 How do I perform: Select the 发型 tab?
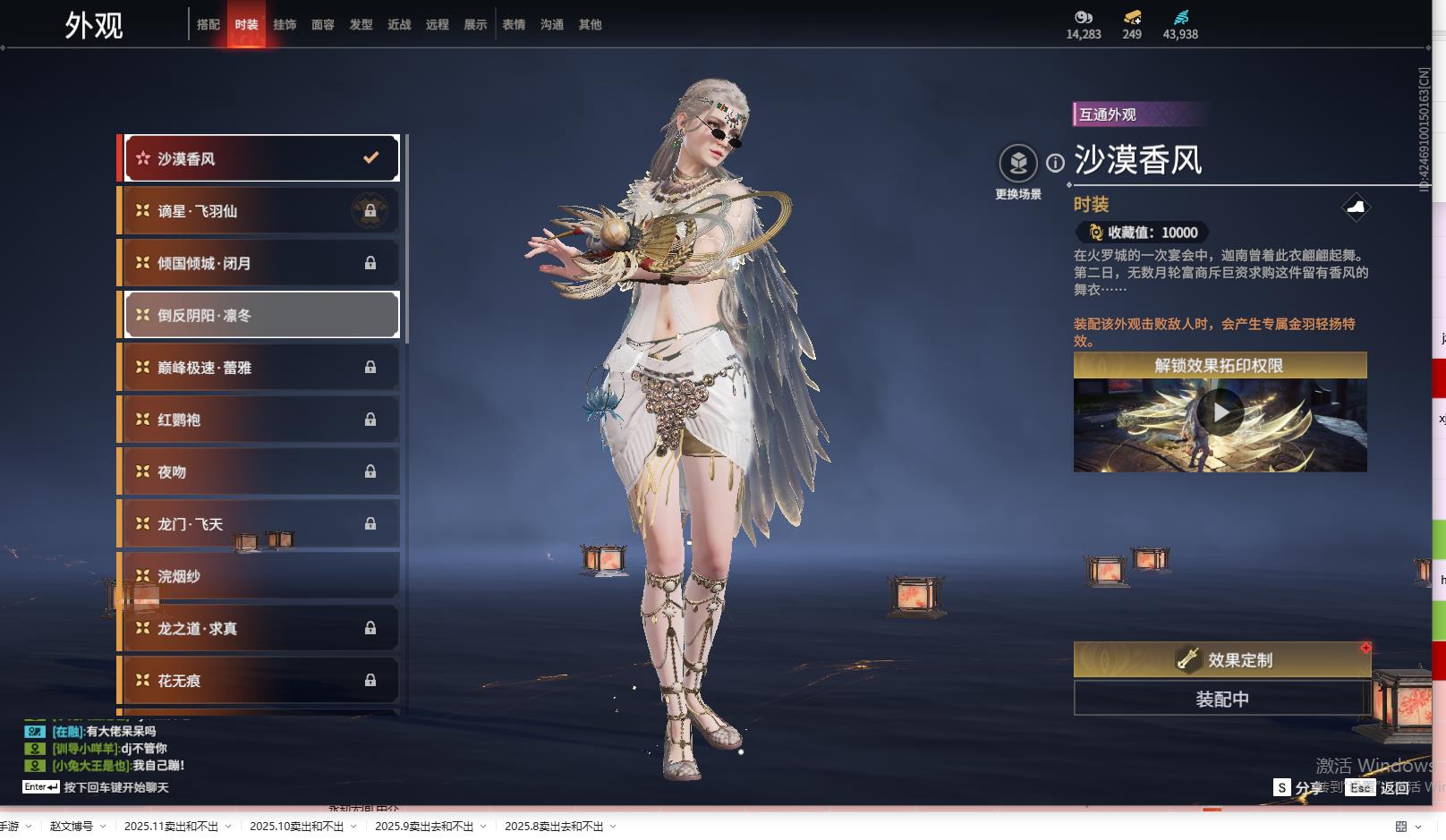point(361,25)
